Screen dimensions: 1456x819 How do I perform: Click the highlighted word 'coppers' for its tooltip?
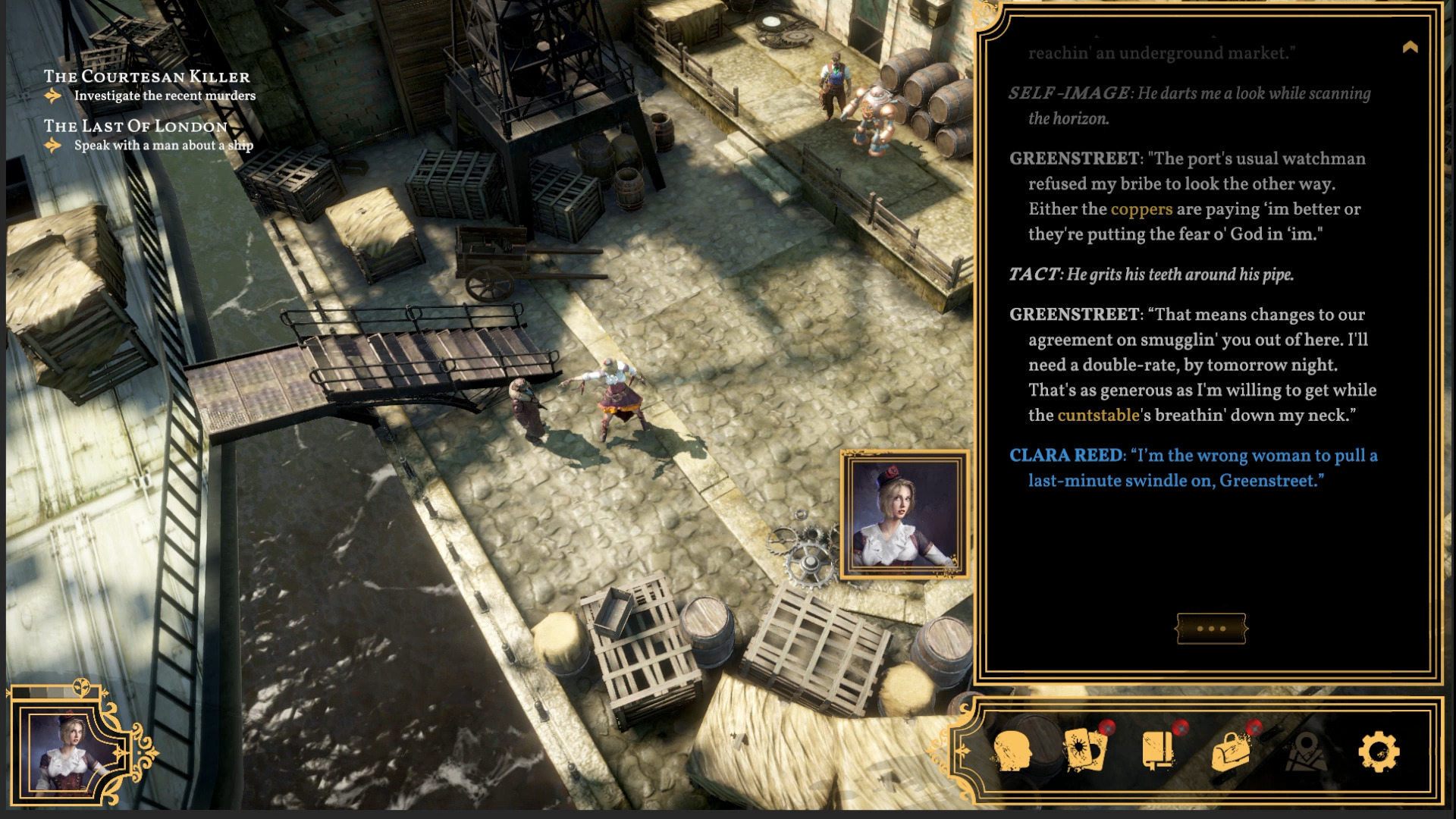(1141, 209)
